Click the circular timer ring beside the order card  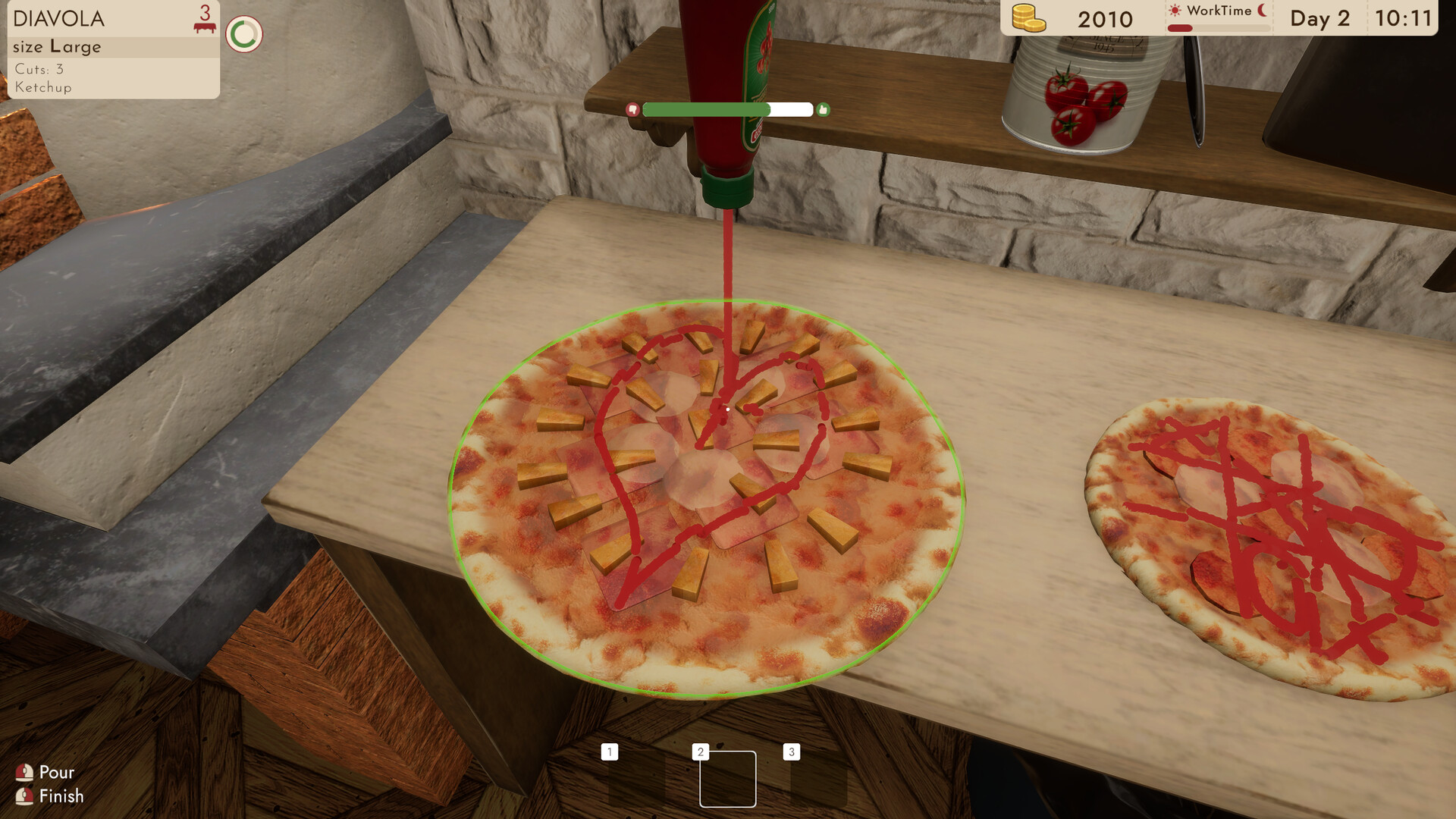click(244, 30)
